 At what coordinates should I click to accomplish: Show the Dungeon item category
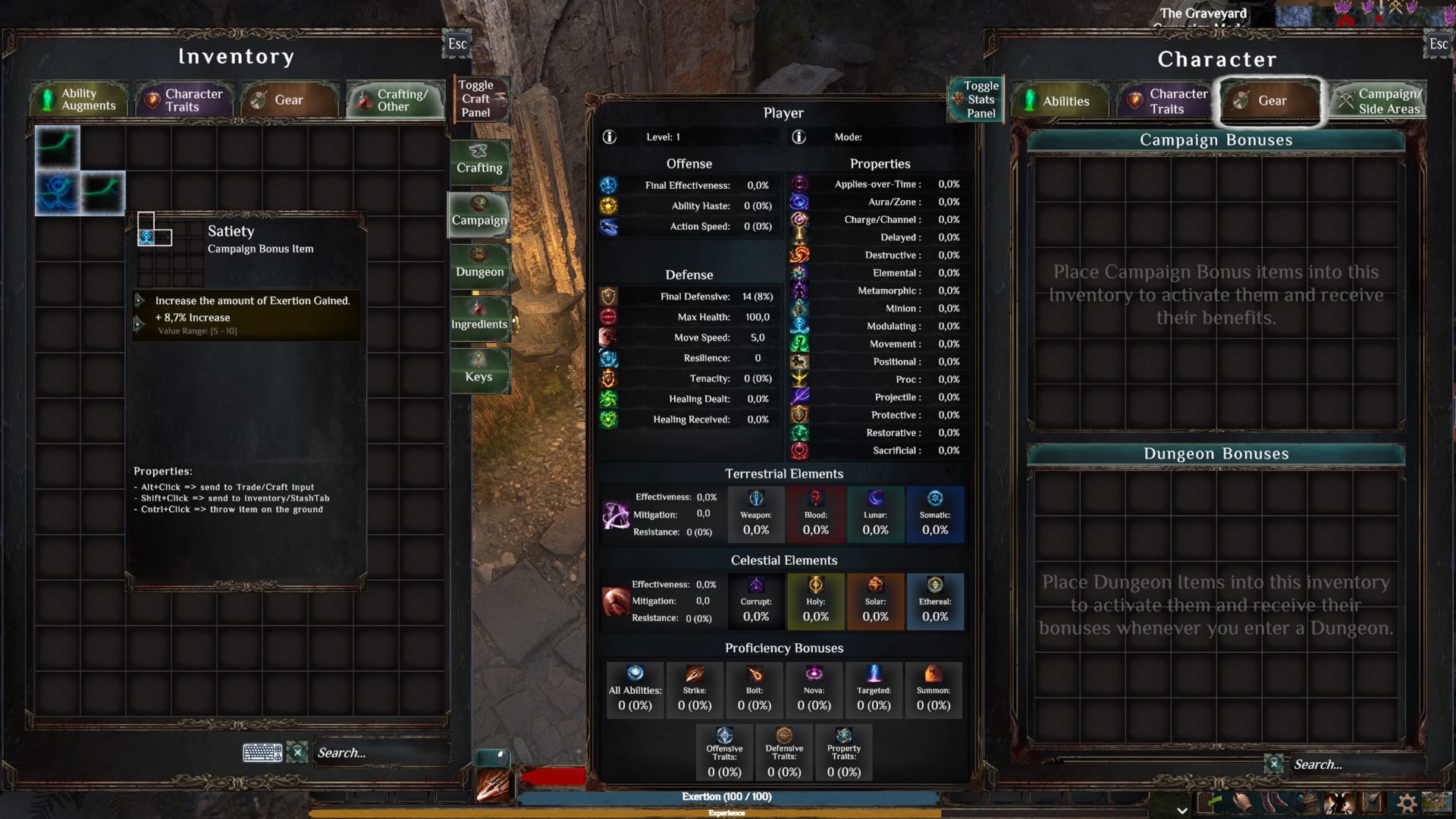(x=479, y=265)
